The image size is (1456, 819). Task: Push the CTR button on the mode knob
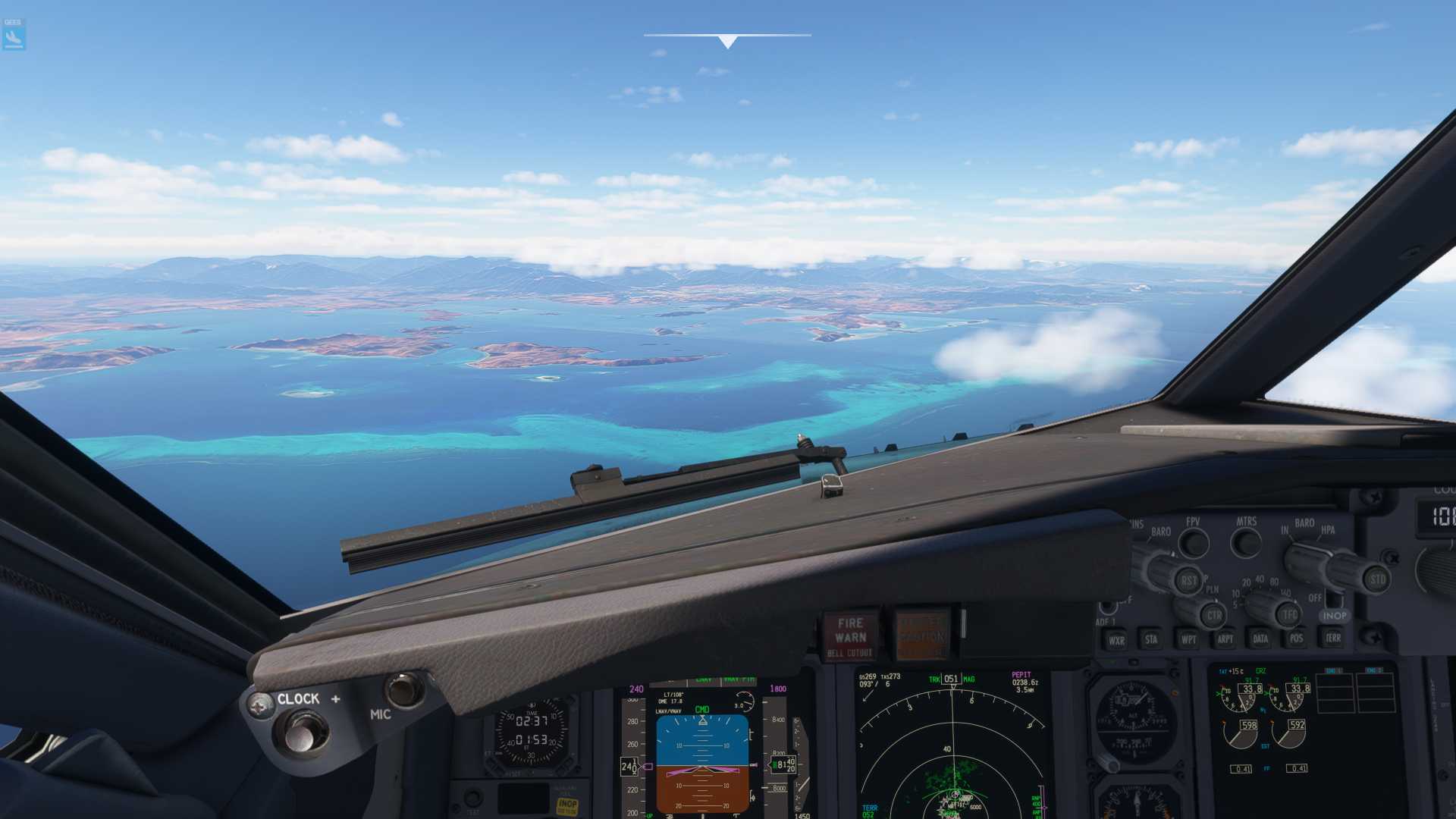click(1213, 615)
